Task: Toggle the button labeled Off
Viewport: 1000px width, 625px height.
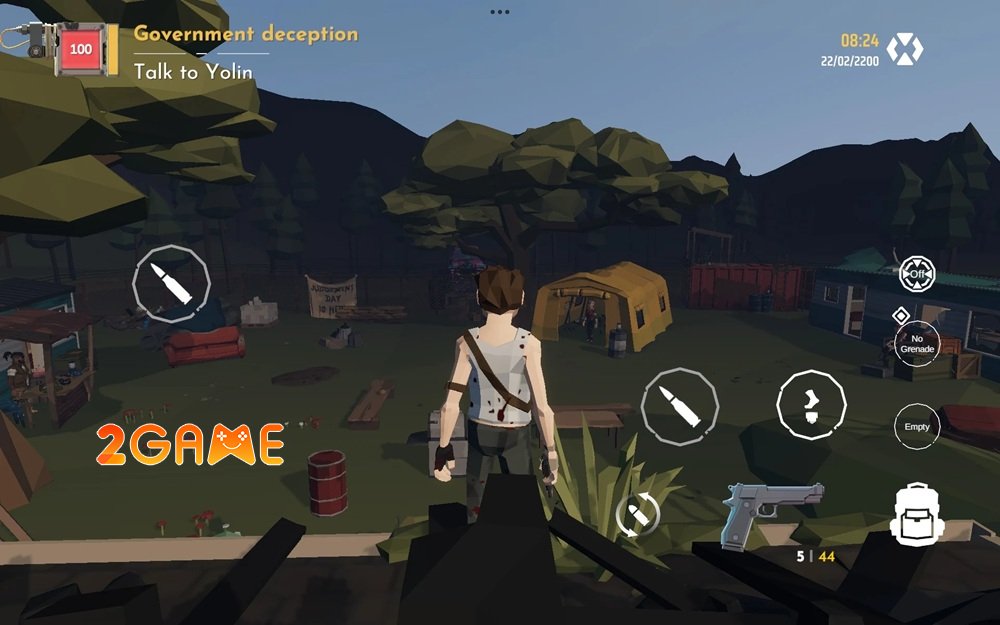Action: (916, 273)
